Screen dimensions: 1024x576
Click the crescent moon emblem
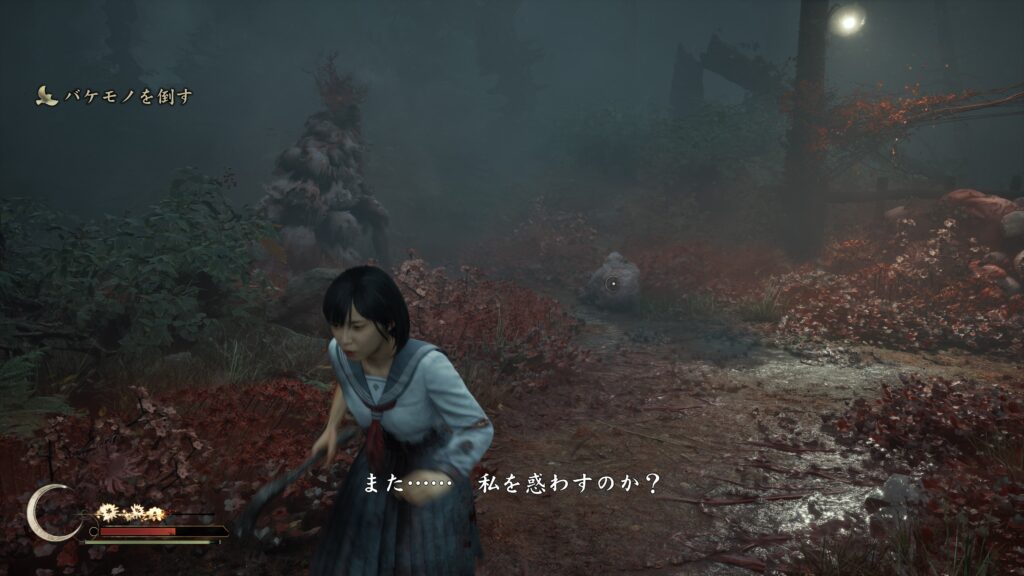point(51,512)
